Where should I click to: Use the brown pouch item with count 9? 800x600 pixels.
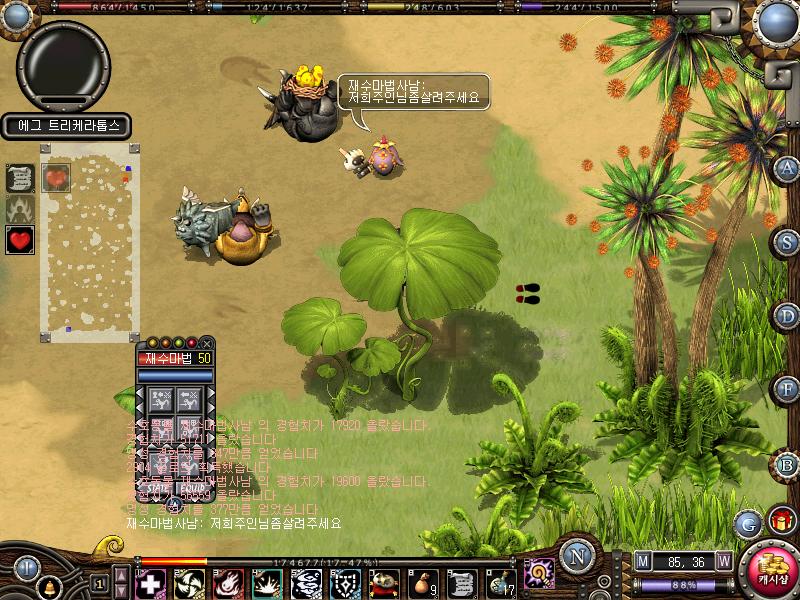point(423,583)
